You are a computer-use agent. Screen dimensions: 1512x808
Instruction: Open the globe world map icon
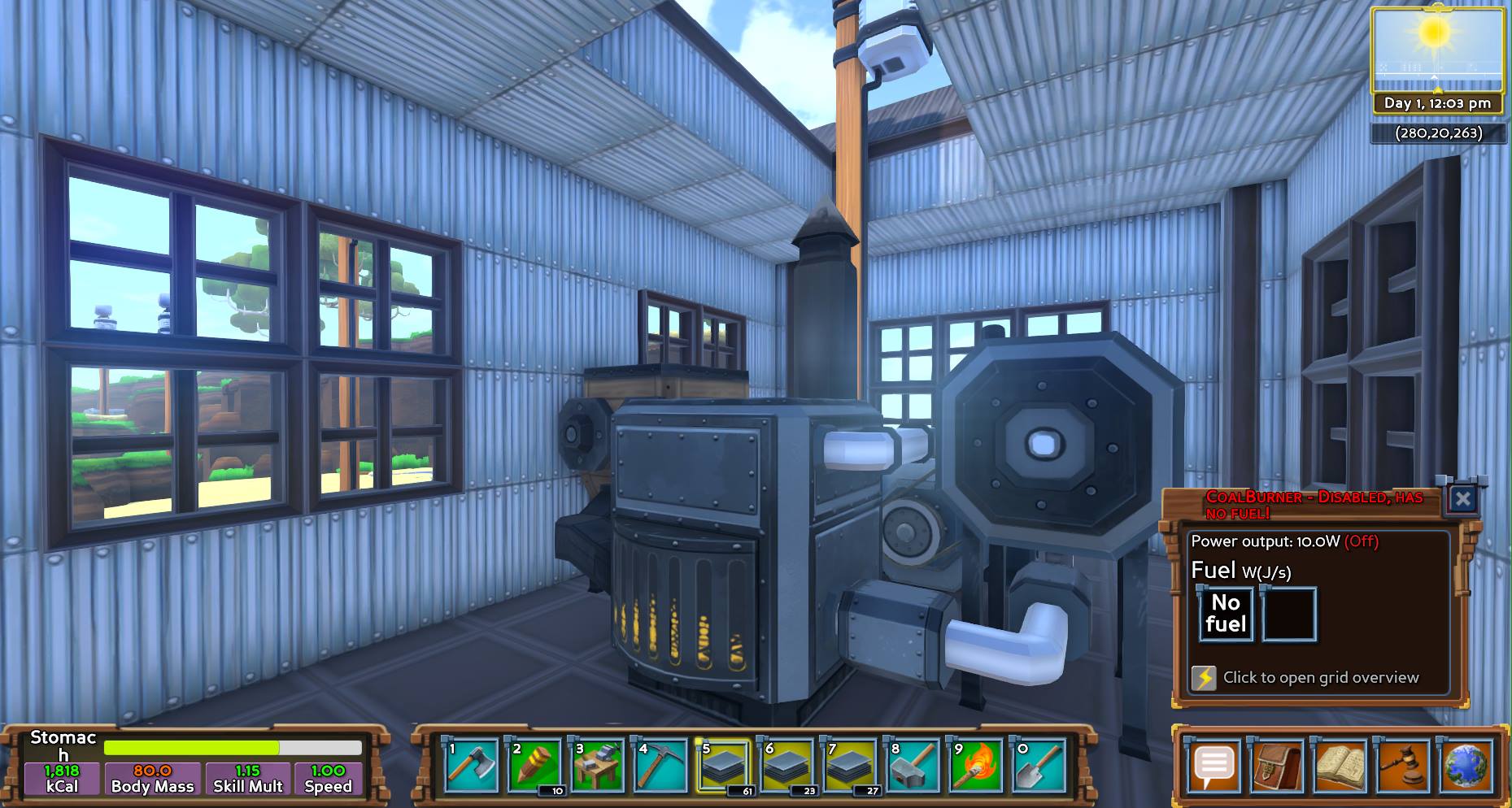tap(1466, 765)
